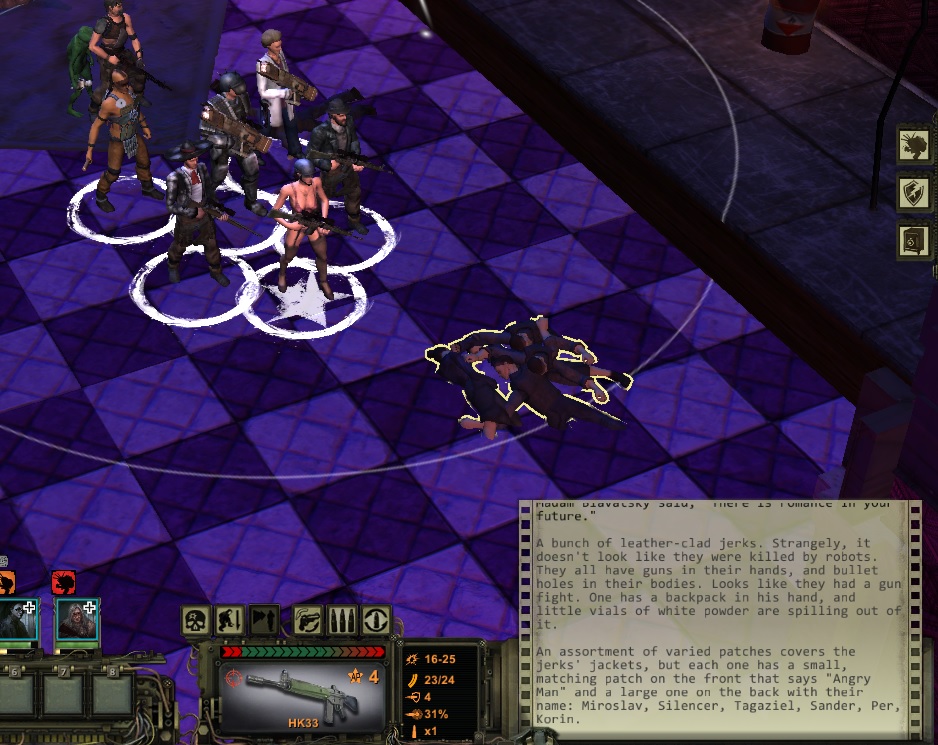Screen dimensions: 938x745
Task: Switch weapon with the pistol swap icon
Action: [x=308, y=621]
